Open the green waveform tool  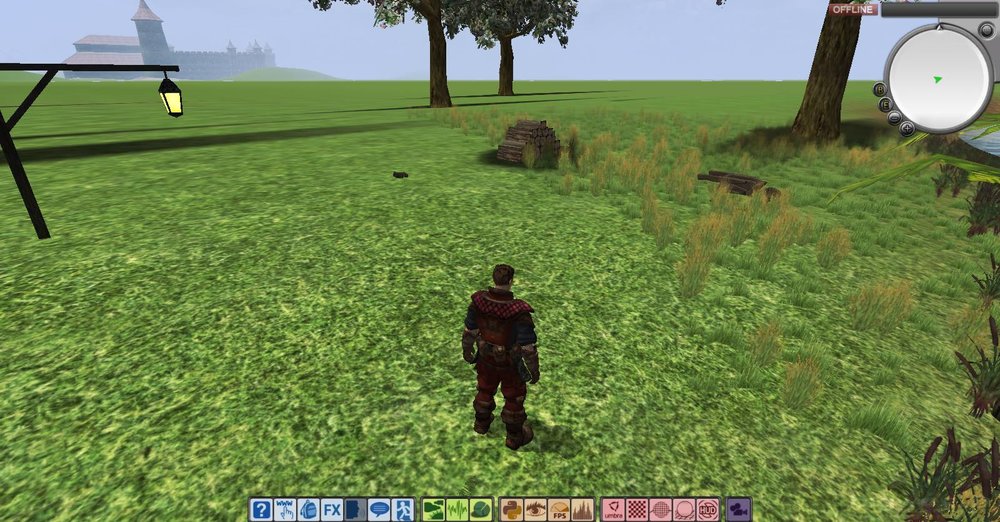click(x=457, y=510)
